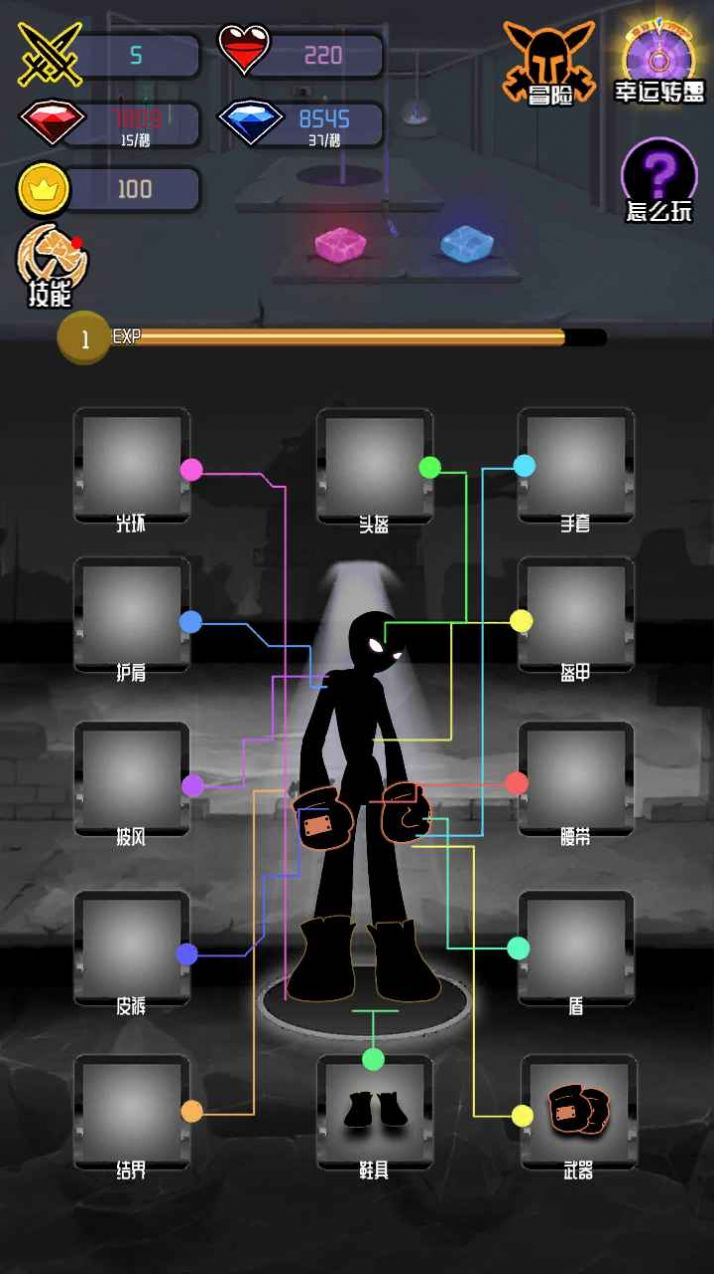Select the 头盔 helmet equipment slot
This screenshot has height=1274, width=714.
tap(374, 463)
